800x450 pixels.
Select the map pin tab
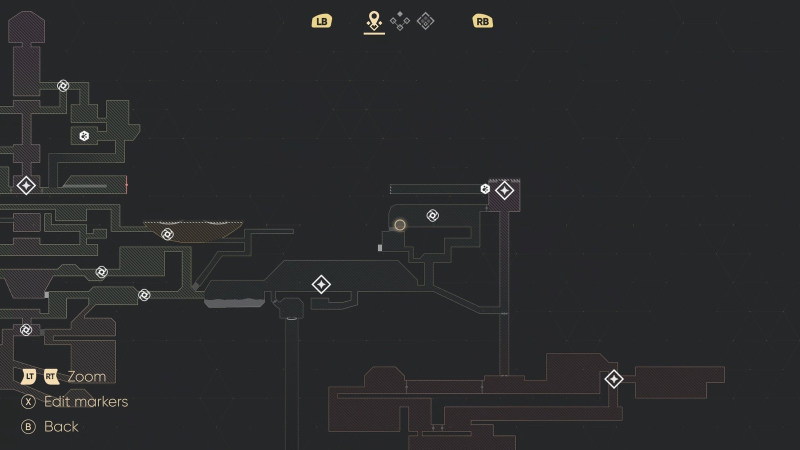(374, 20)
